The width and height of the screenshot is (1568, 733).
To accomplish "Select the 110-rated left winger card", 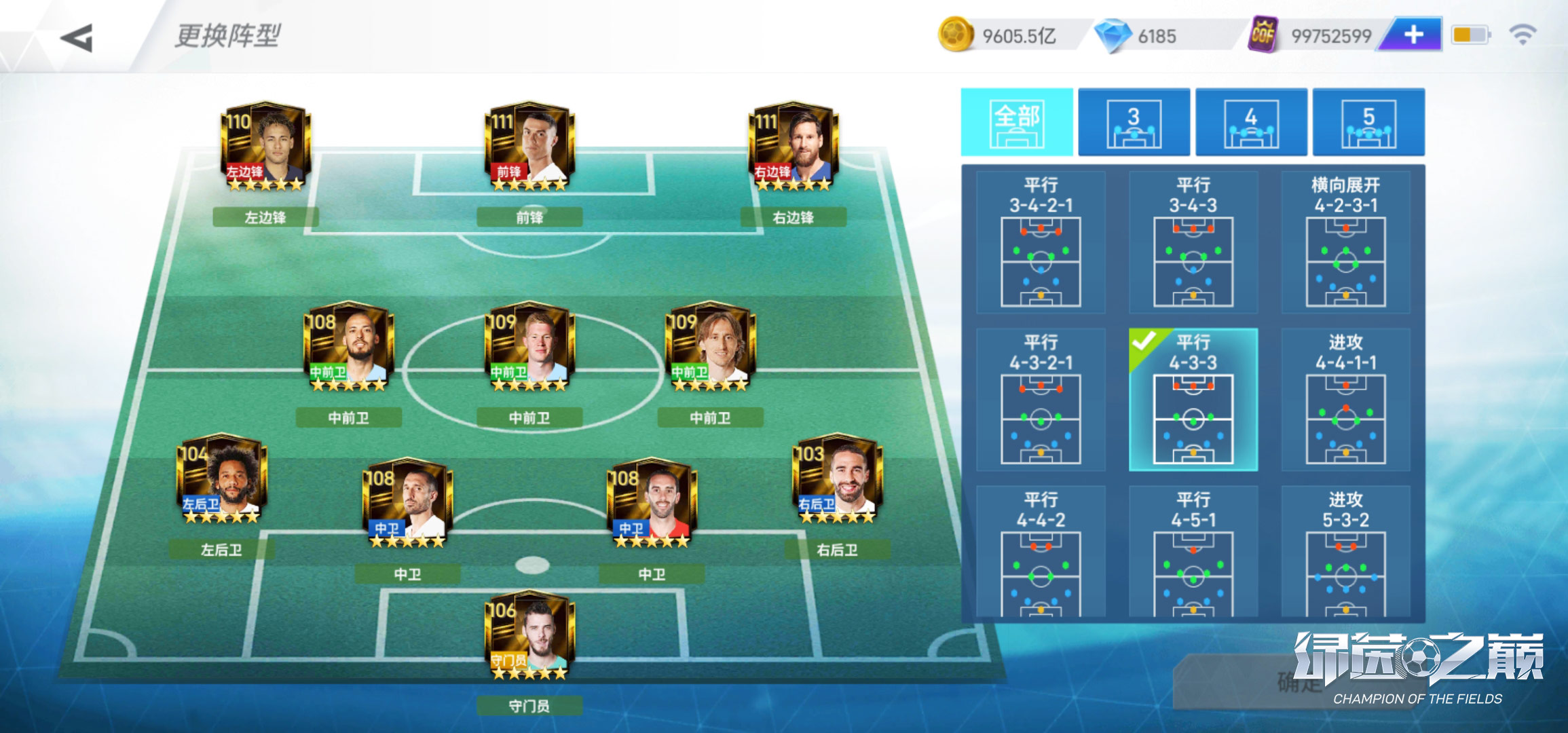I will pyautogui.click(x=265, y=147).
